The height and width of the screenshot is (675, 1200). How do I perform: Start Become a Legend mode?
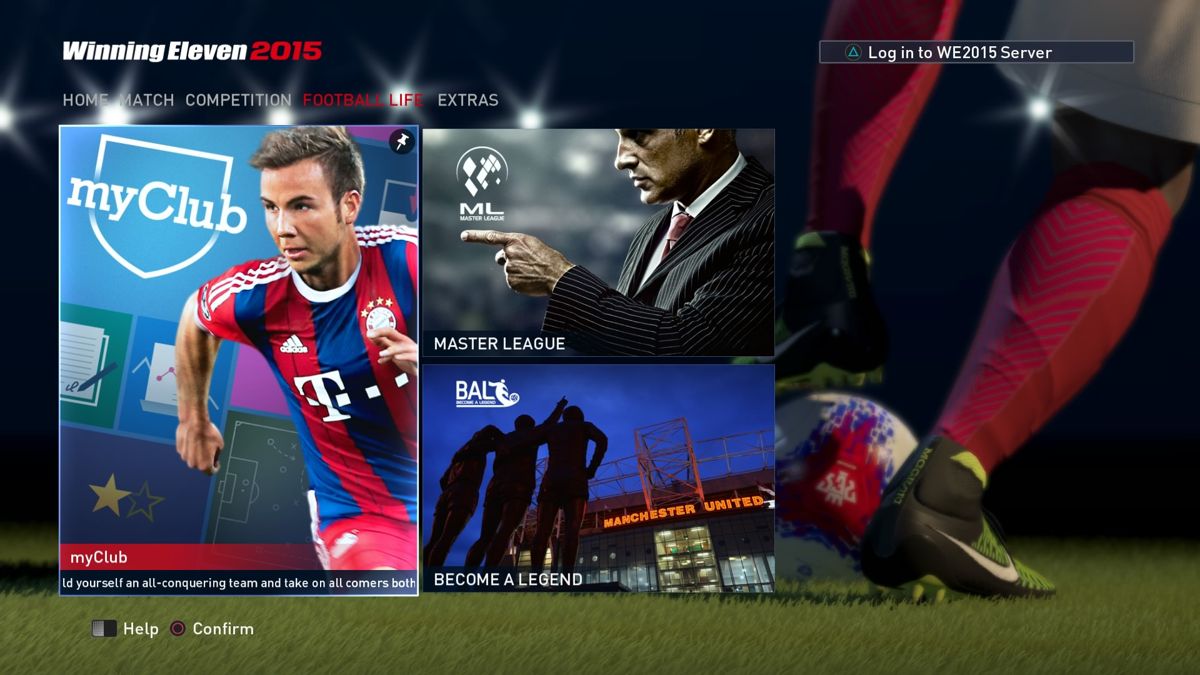[x=598, y=478]
